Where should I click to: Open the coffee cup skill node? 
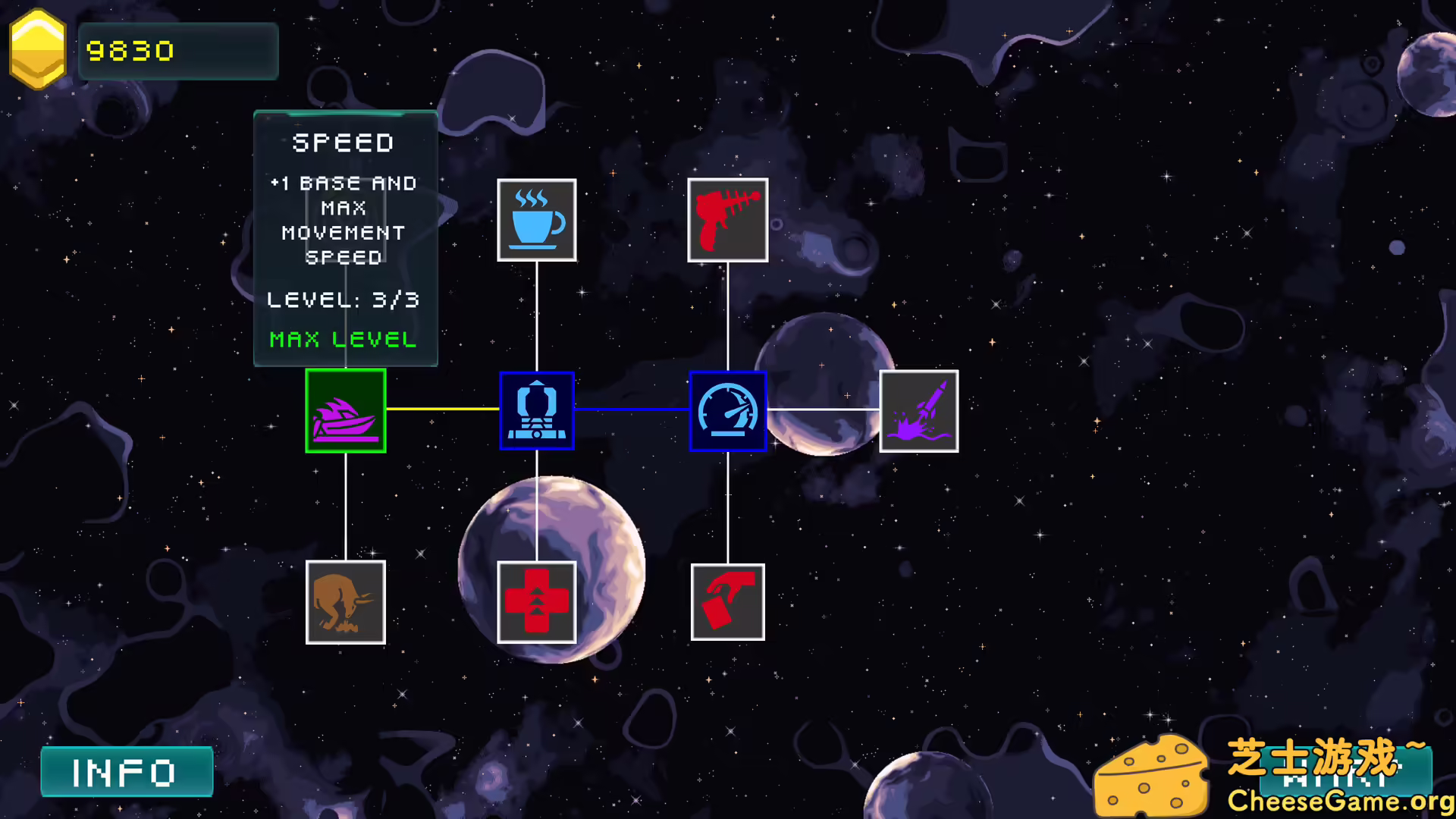pos(537,220)
